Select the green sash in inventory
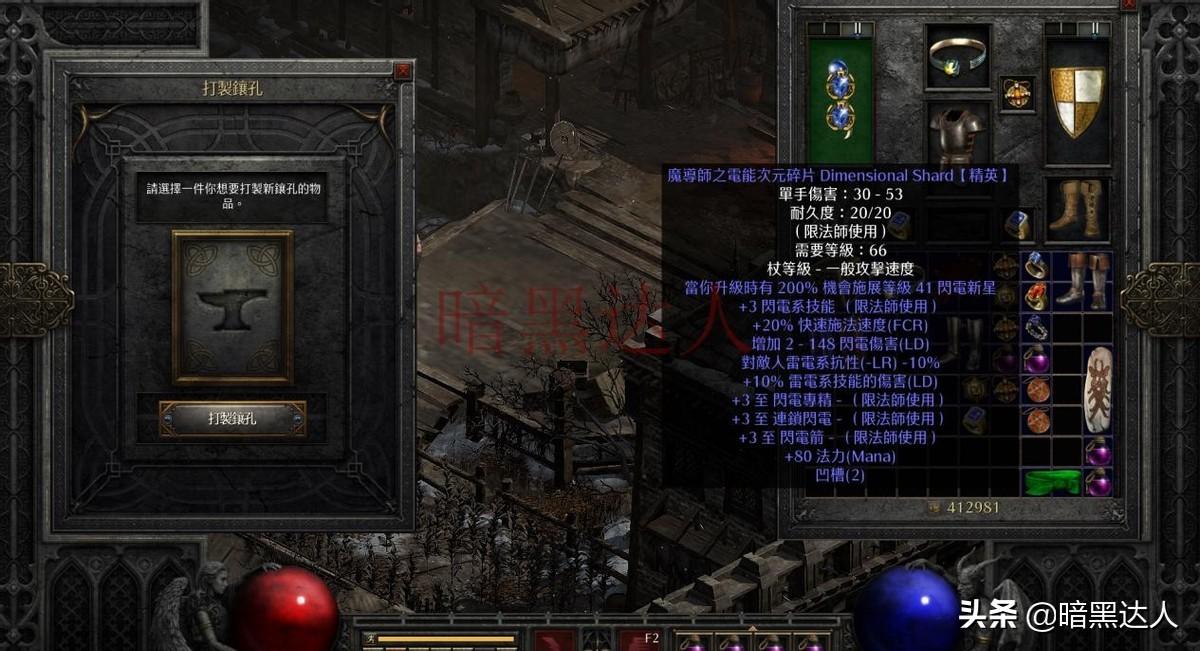Image resolution: width=1200 pixels, height=651 pixels. [1052, 482]
